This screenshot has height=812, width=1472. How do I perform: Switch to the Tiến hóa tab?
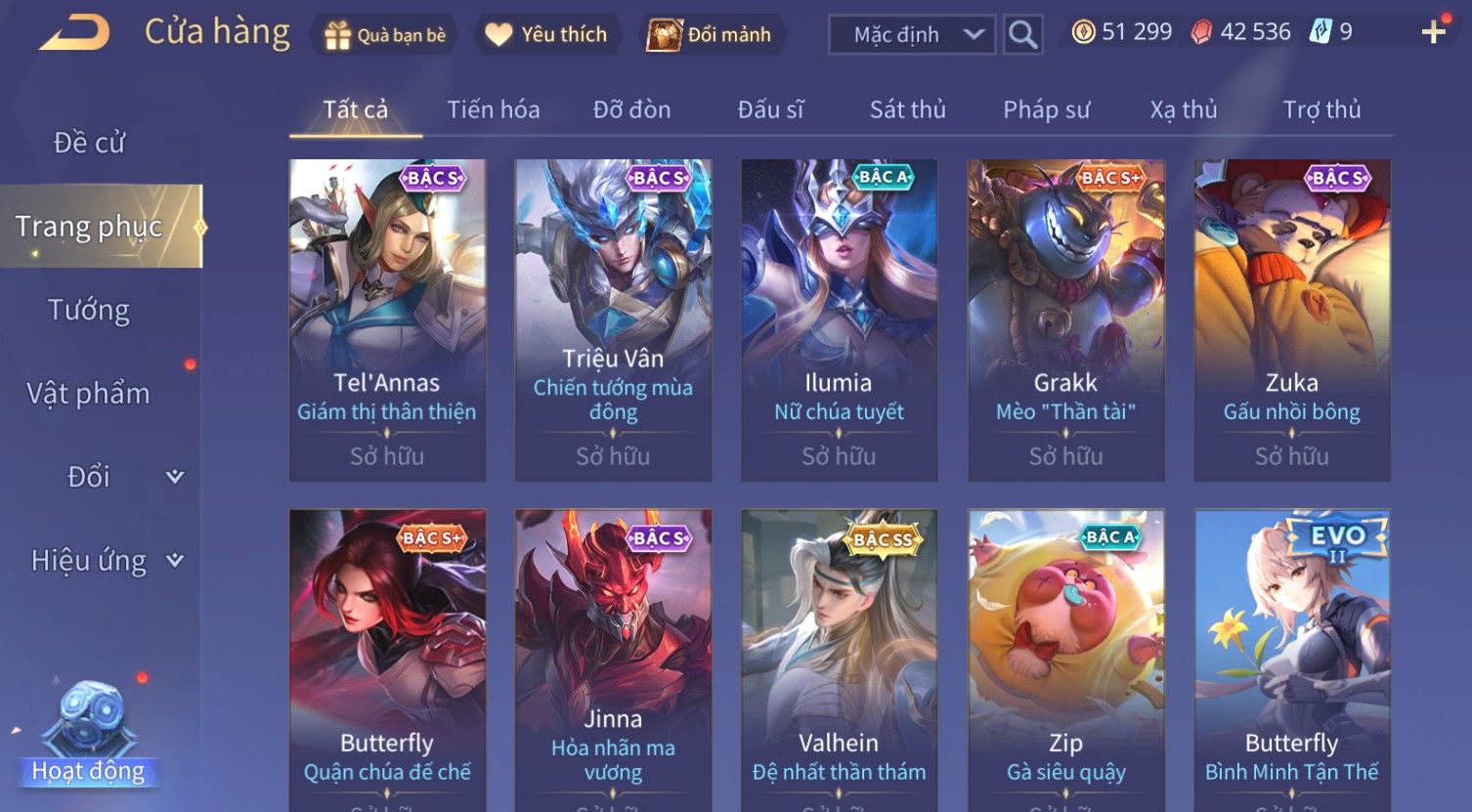493,109
